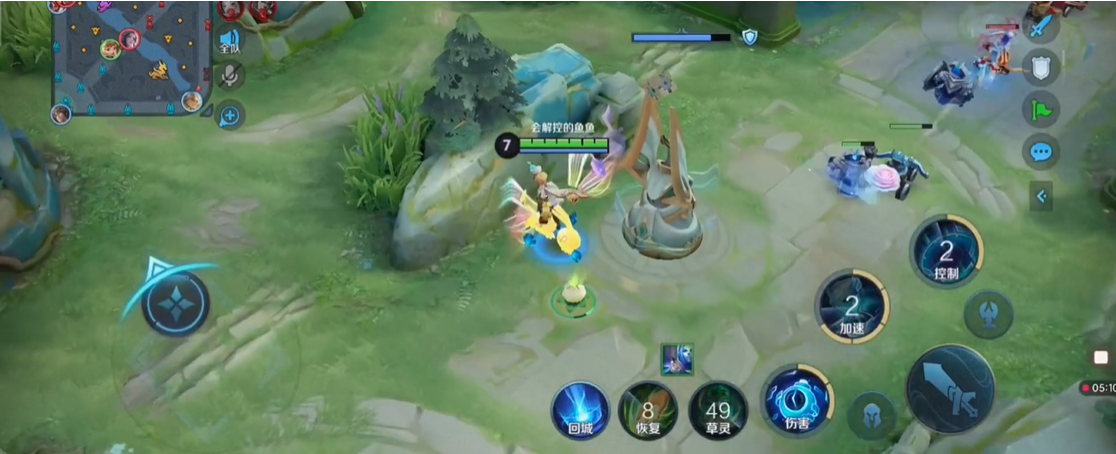Cast the 加速 speed-up skill
1116x454 pixels.
(851, 306)
